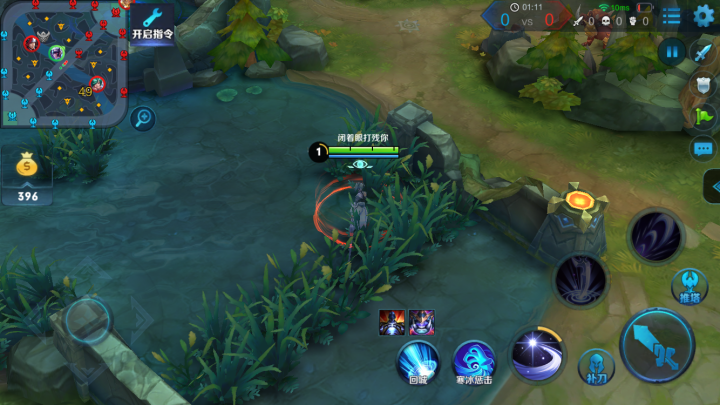This screenshot has width=720, height=405.
Task: Open the blue gear settings
Action: tap(703, 16)
